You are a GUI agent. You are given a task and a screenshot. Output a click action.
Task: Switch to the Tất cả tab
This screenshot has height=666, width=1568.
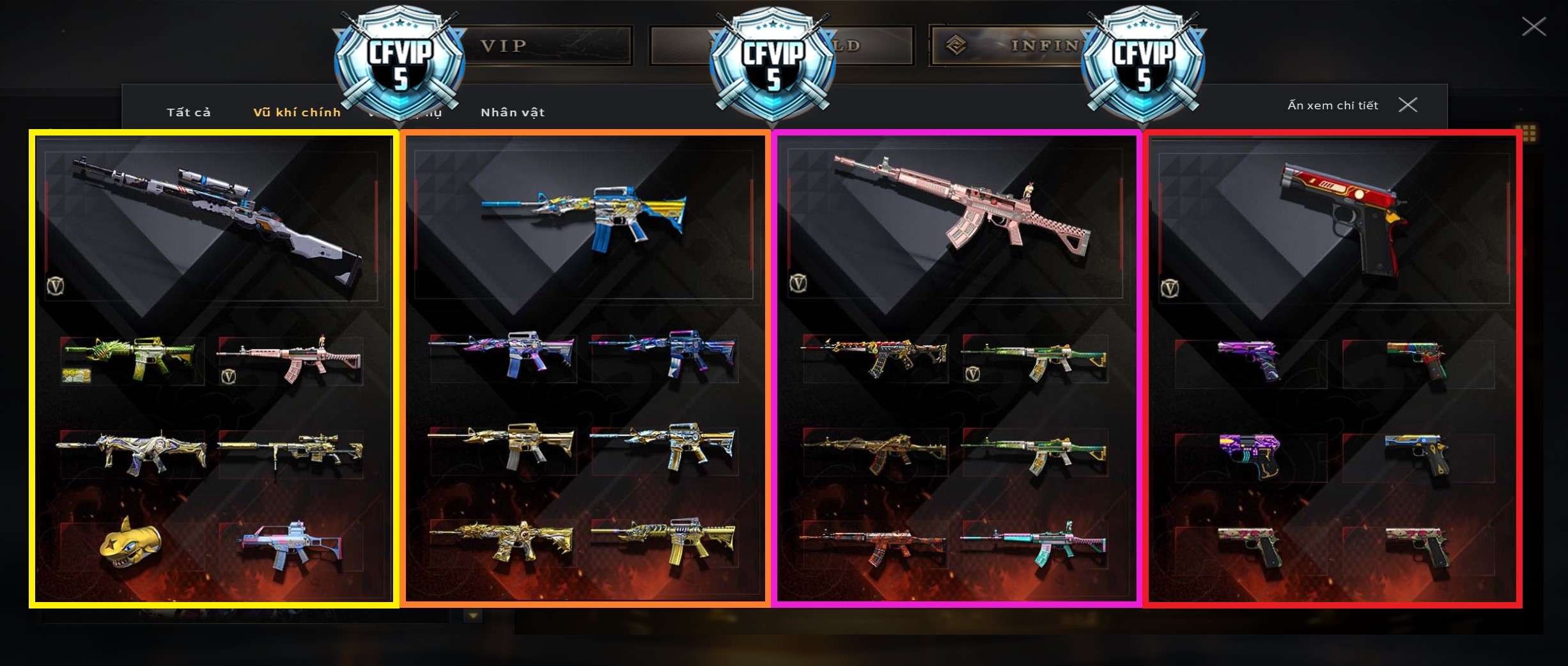click(189, 112)
